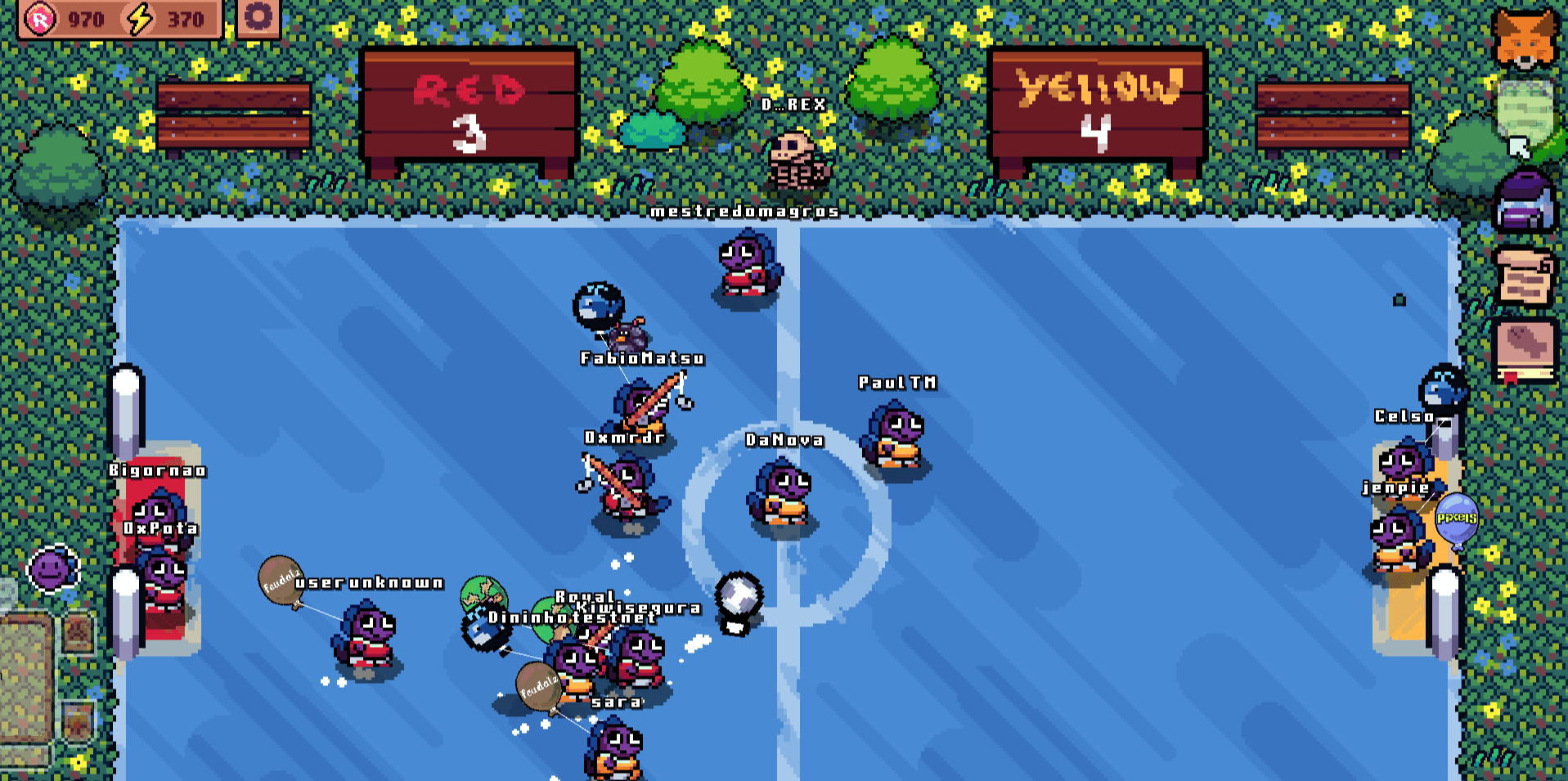Open the purple backpack inventory icon
This screenshot has height=781, width=1568.
point(1526,199)
